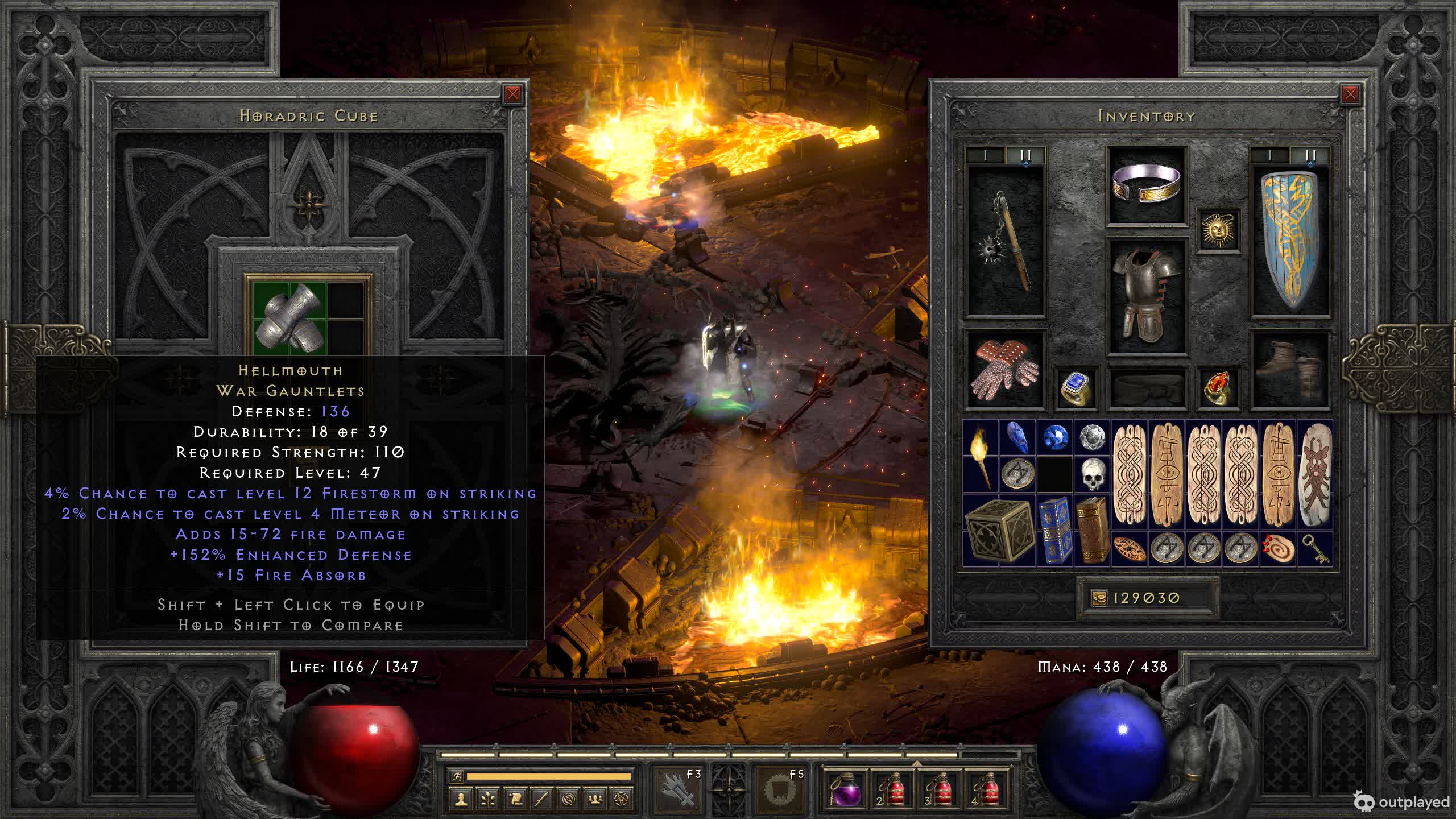Close the Inventory panel
Viewport: 1456px width, 819px height.
pyautogui.click(x=1350, y=94)
